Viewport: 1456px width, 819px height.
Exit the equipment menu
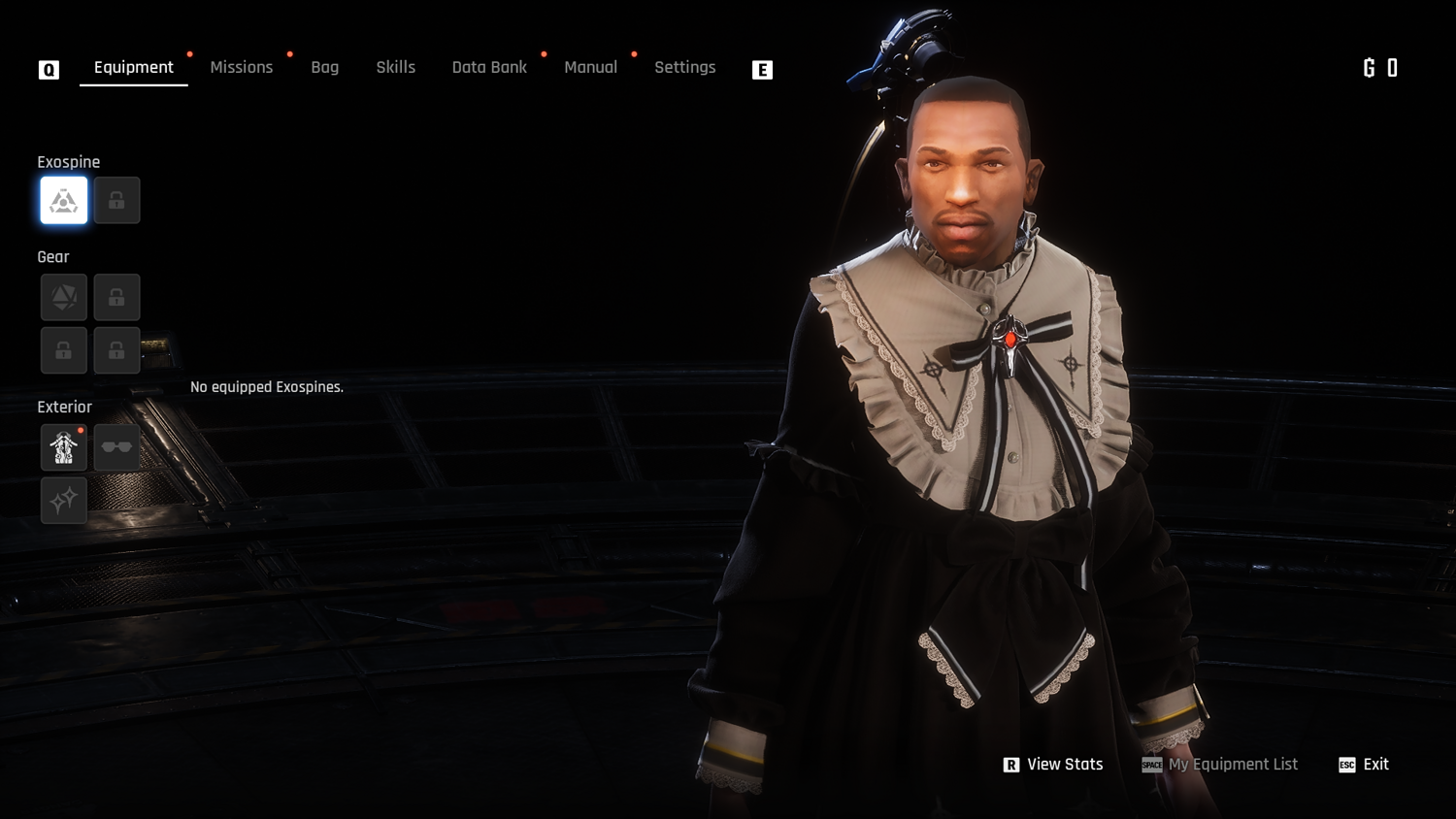pyautogui.click(x=1364, y=765)
